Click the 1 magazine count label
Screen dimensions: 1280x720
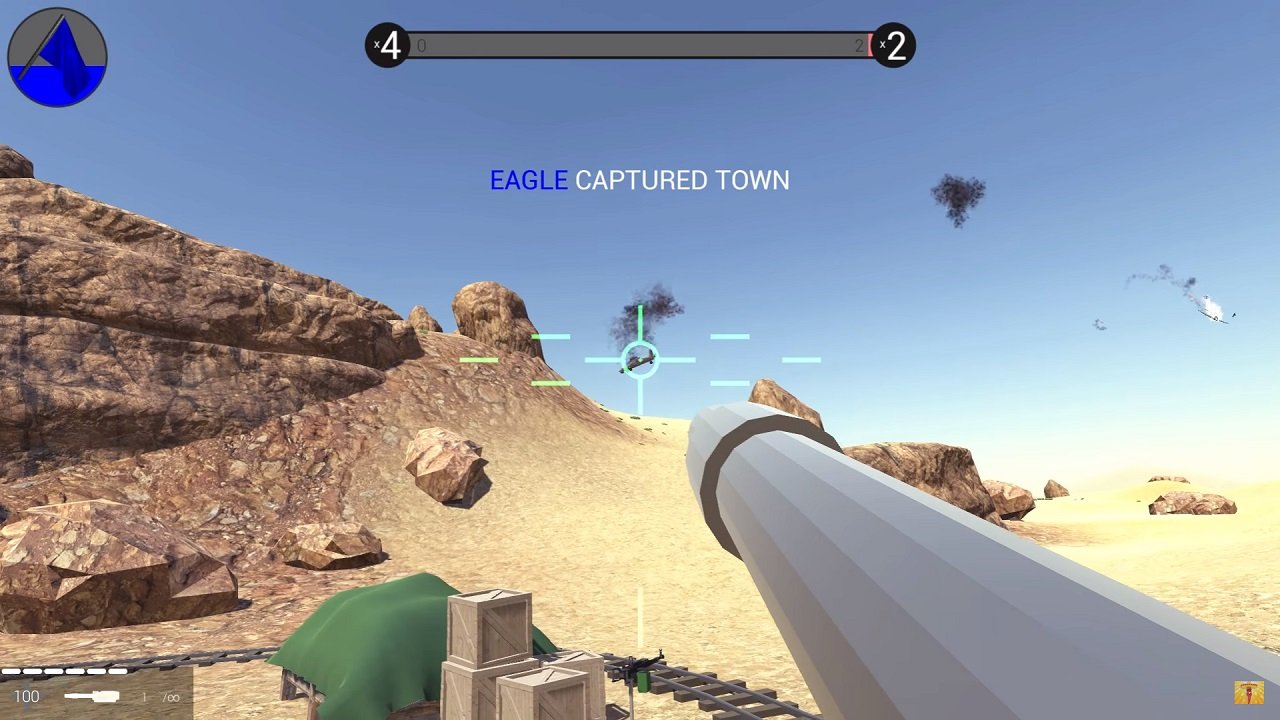click(x=143, y=696)
